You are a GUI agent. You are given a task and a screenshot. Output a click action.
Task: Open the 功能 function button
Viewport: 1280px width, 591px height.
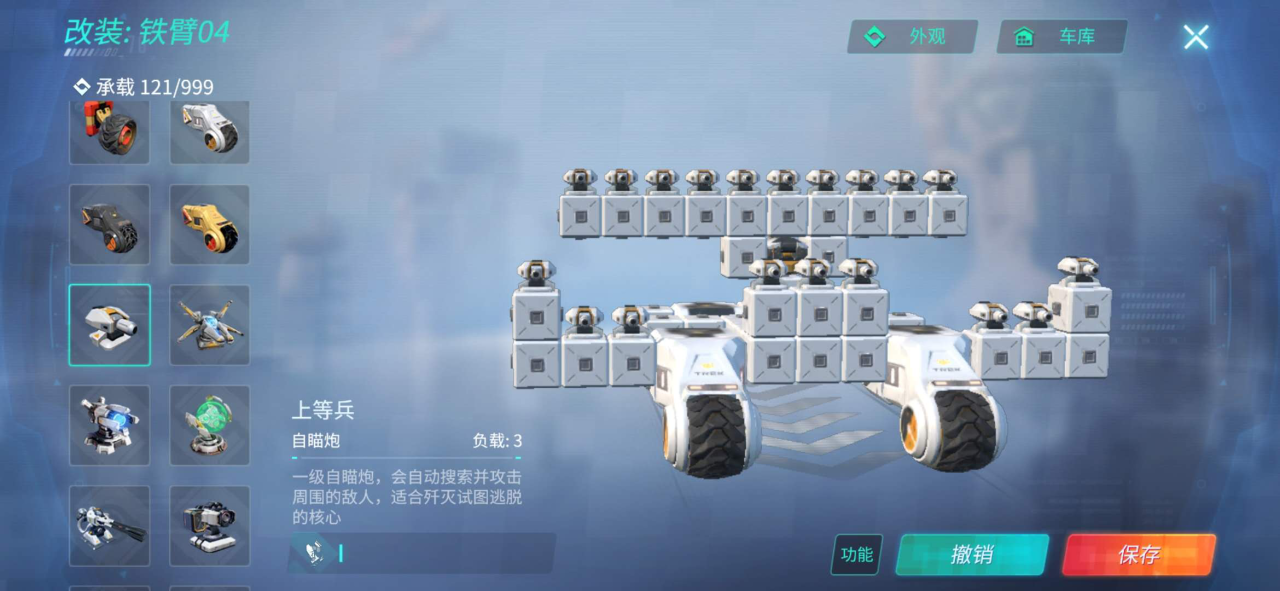[856, 554]
